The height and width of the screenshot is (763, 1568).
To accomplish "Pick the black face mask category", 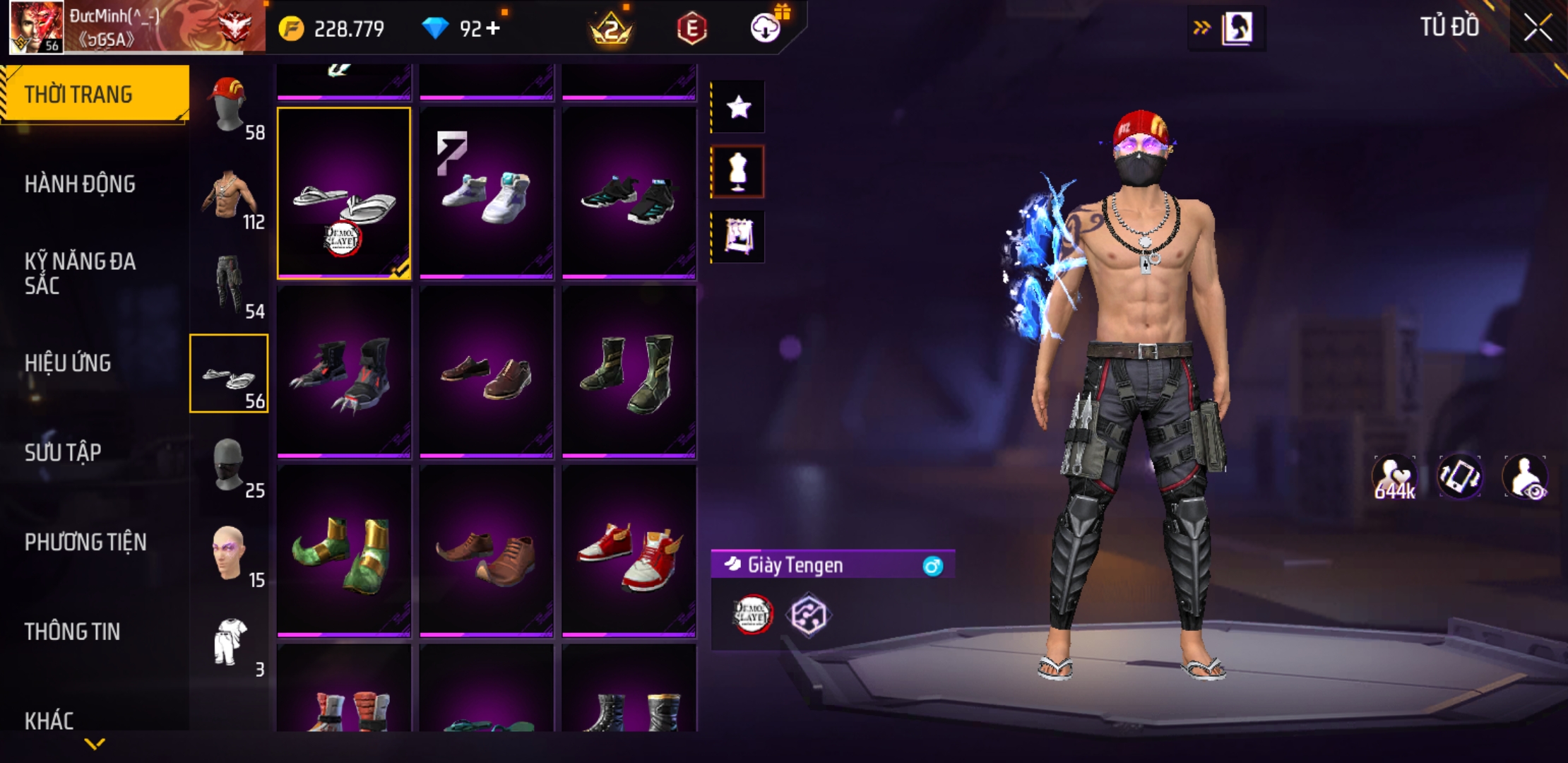I will [x=229, y=463].
